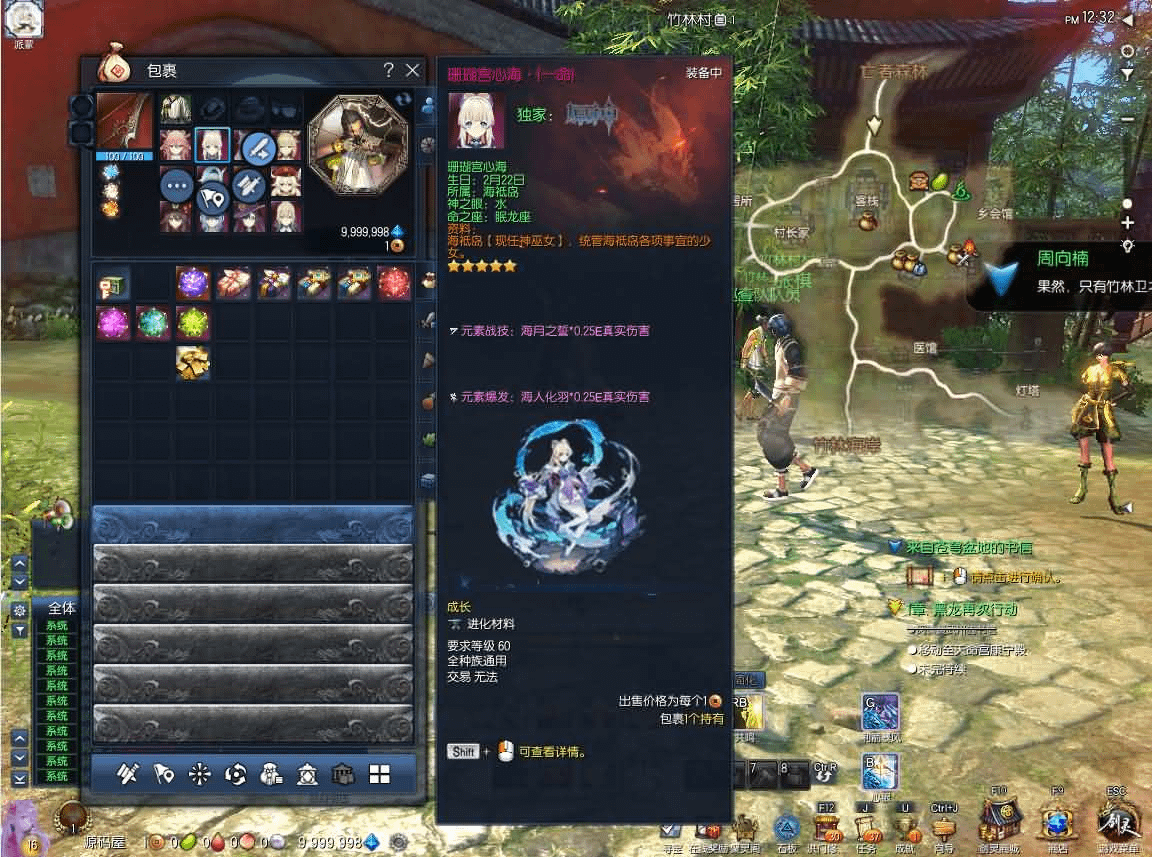Activate the G-key skill icon
1152x857 pixels.
(x=880, y=713)
